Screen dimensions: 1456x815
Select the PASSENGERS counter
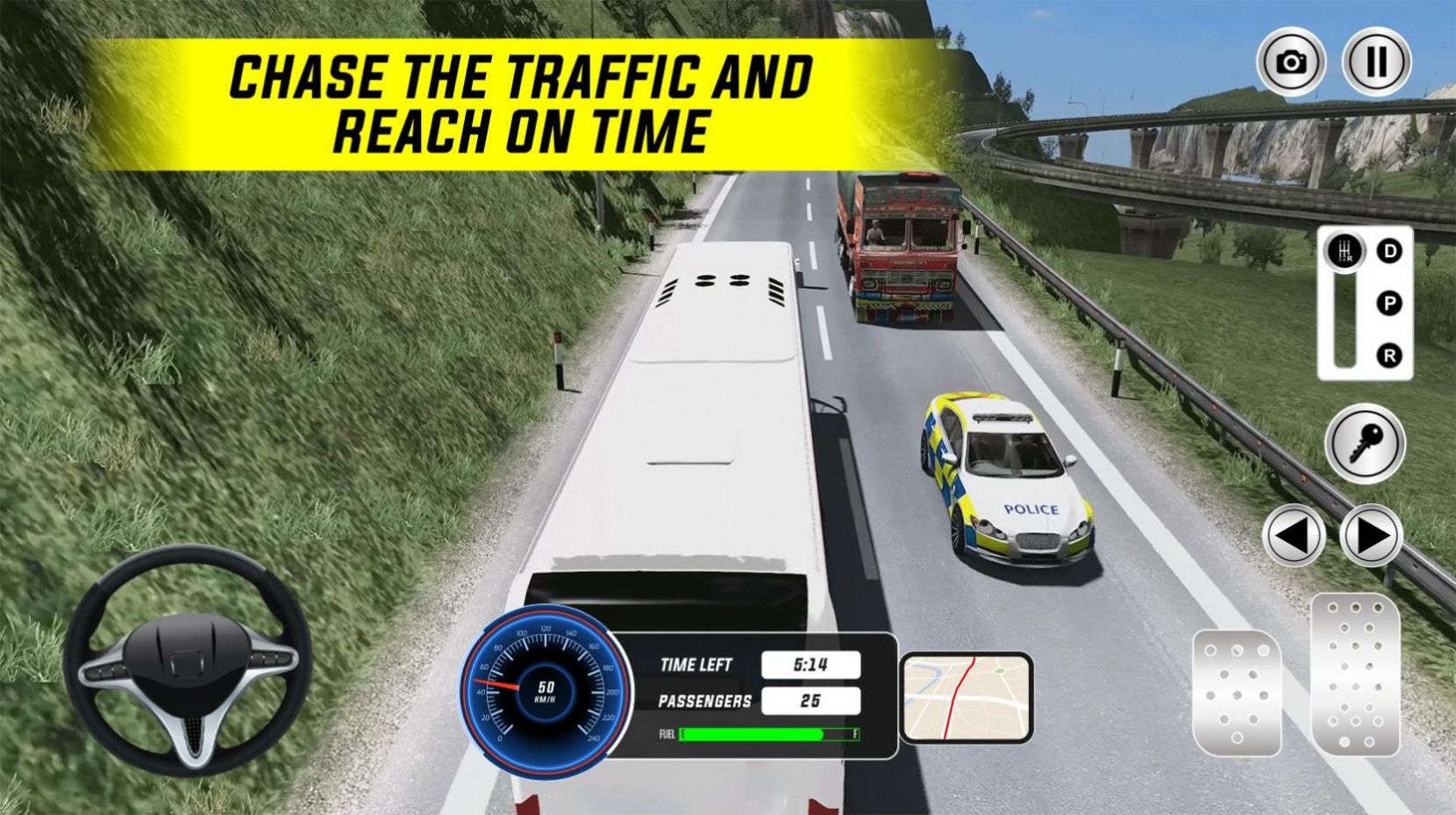(x=704, y=702)
